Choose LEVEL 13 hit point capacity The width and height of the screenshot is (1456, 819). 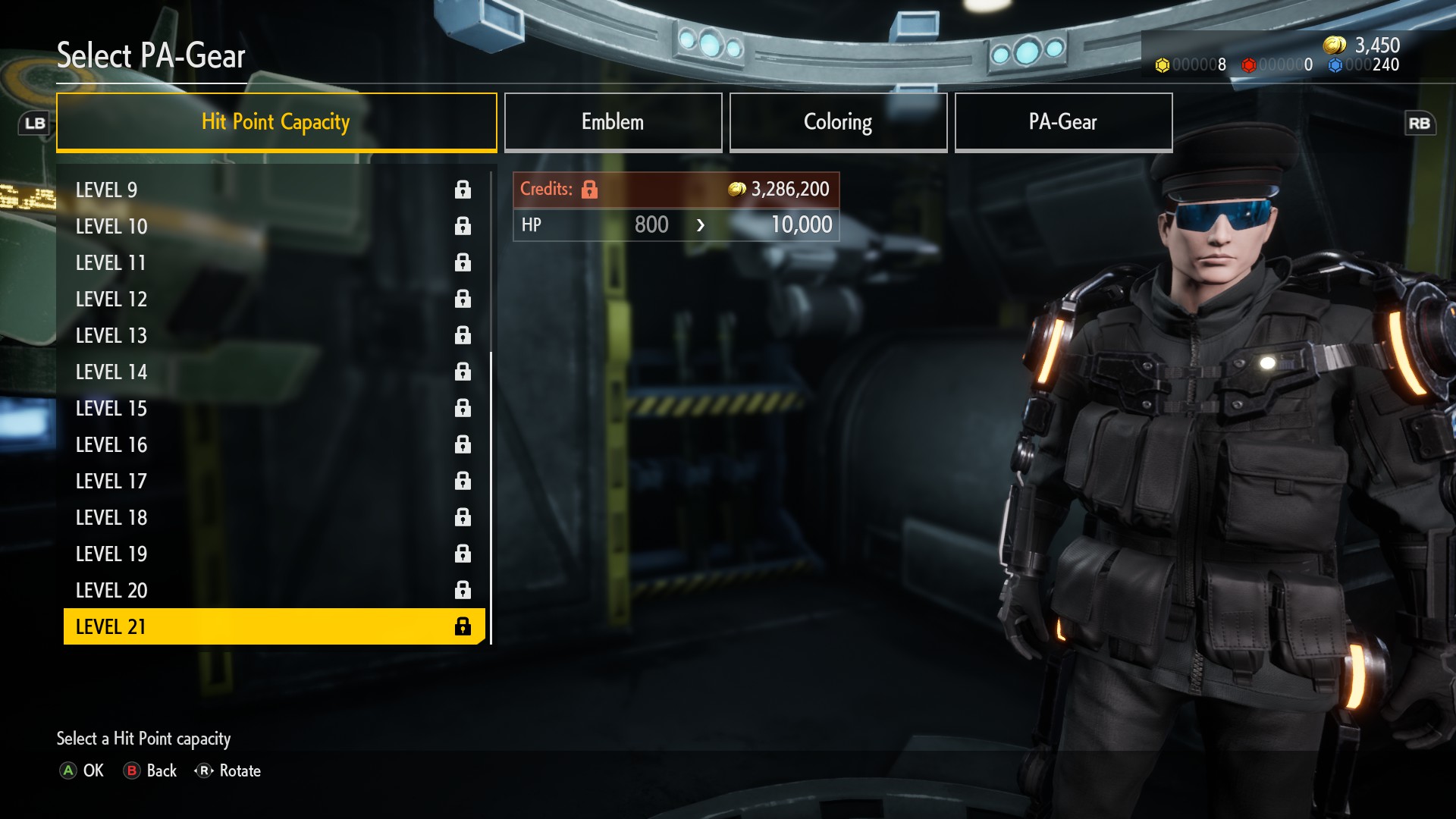click(x=273, y=335)
